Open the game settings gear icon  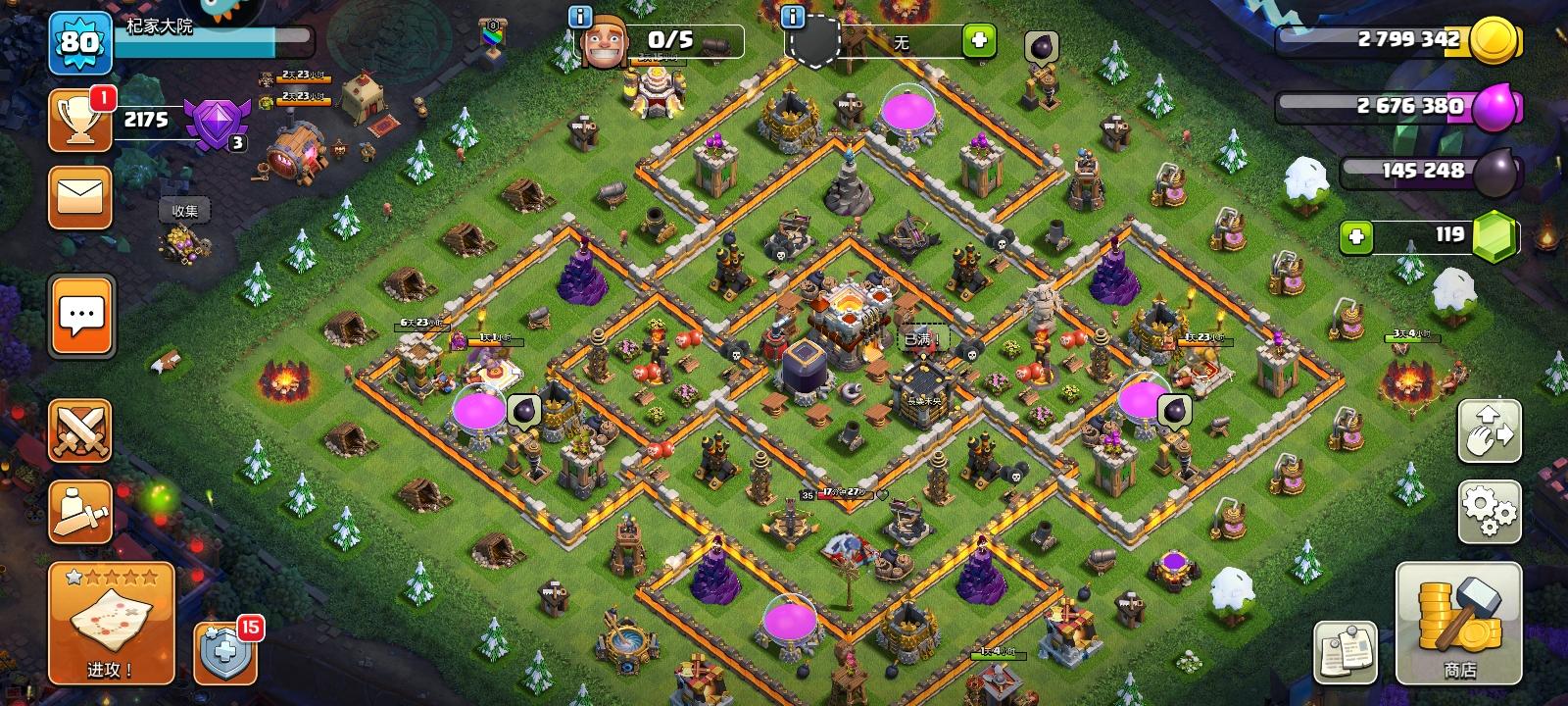pos(1488,512)
